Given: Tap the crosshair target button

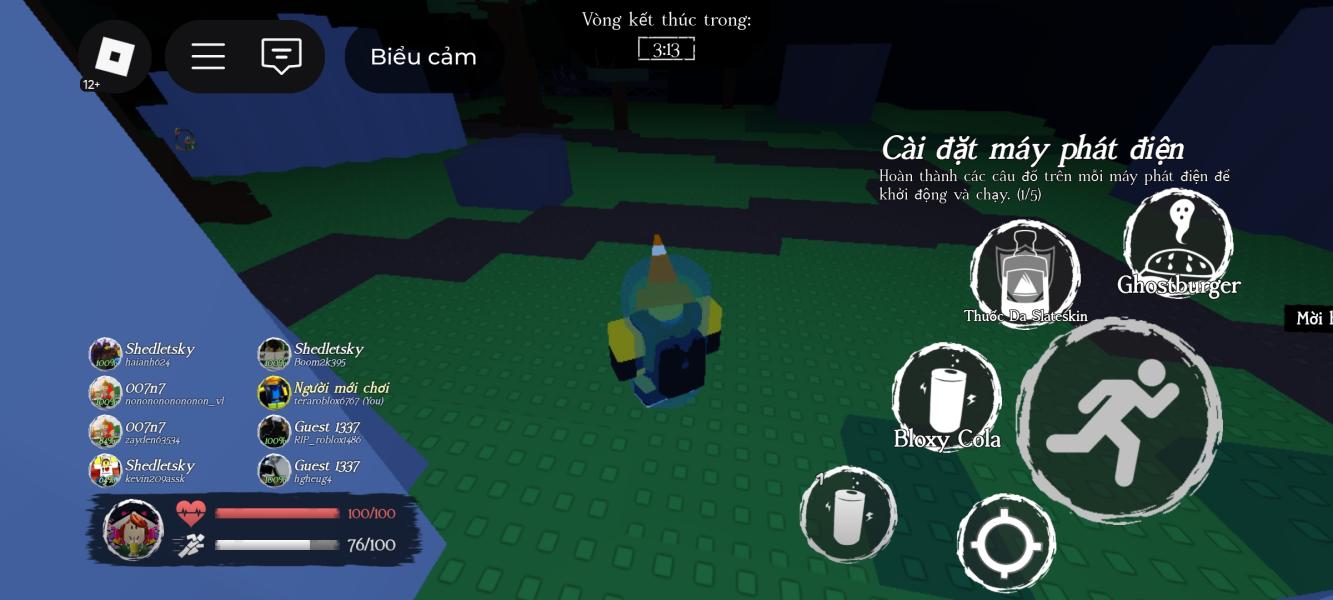Looking at the screenshot, I should click(x=1005, y=545).
